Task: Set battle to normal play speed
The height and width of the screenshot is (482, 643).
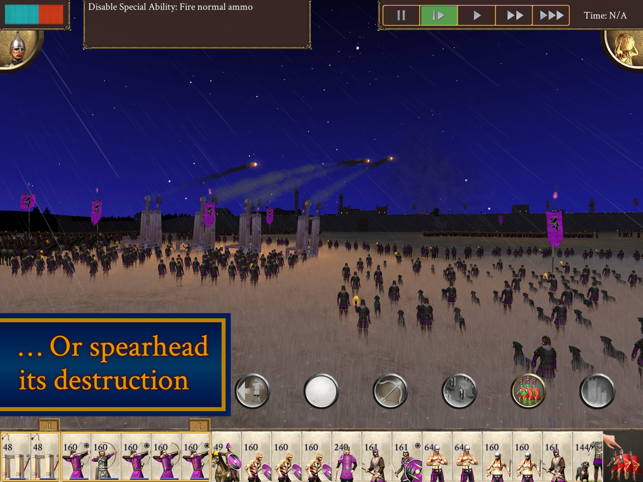Action: [477, 16]
